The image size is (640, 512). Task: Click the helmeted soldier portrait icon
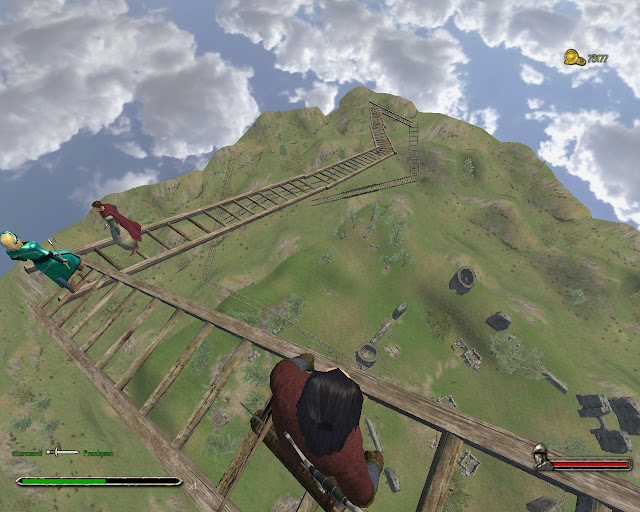coord(541,463)
